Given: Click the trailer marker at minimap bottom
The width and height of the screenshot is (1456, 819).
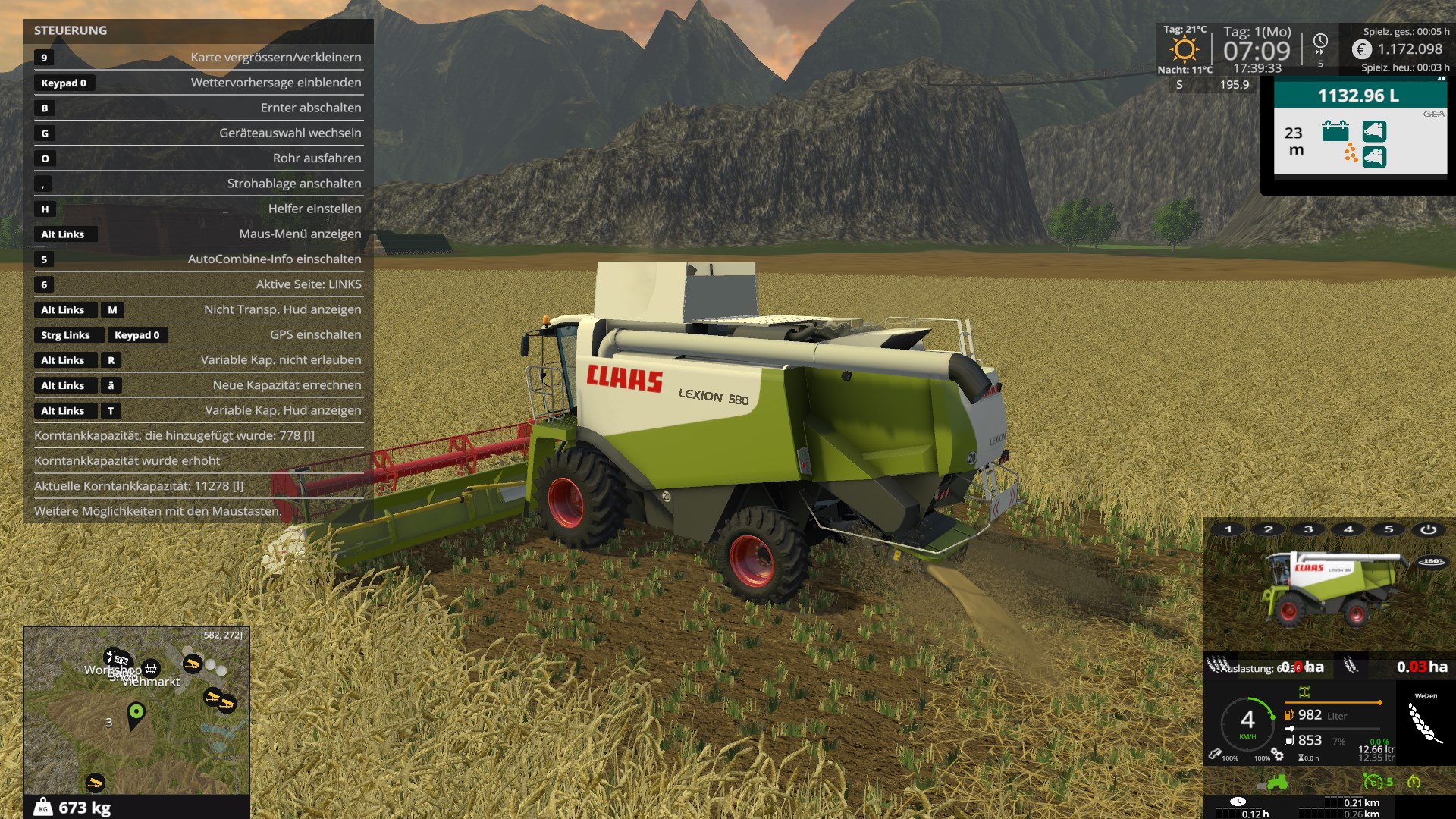Looking at the screenshot, I should (x=95, y=782).
